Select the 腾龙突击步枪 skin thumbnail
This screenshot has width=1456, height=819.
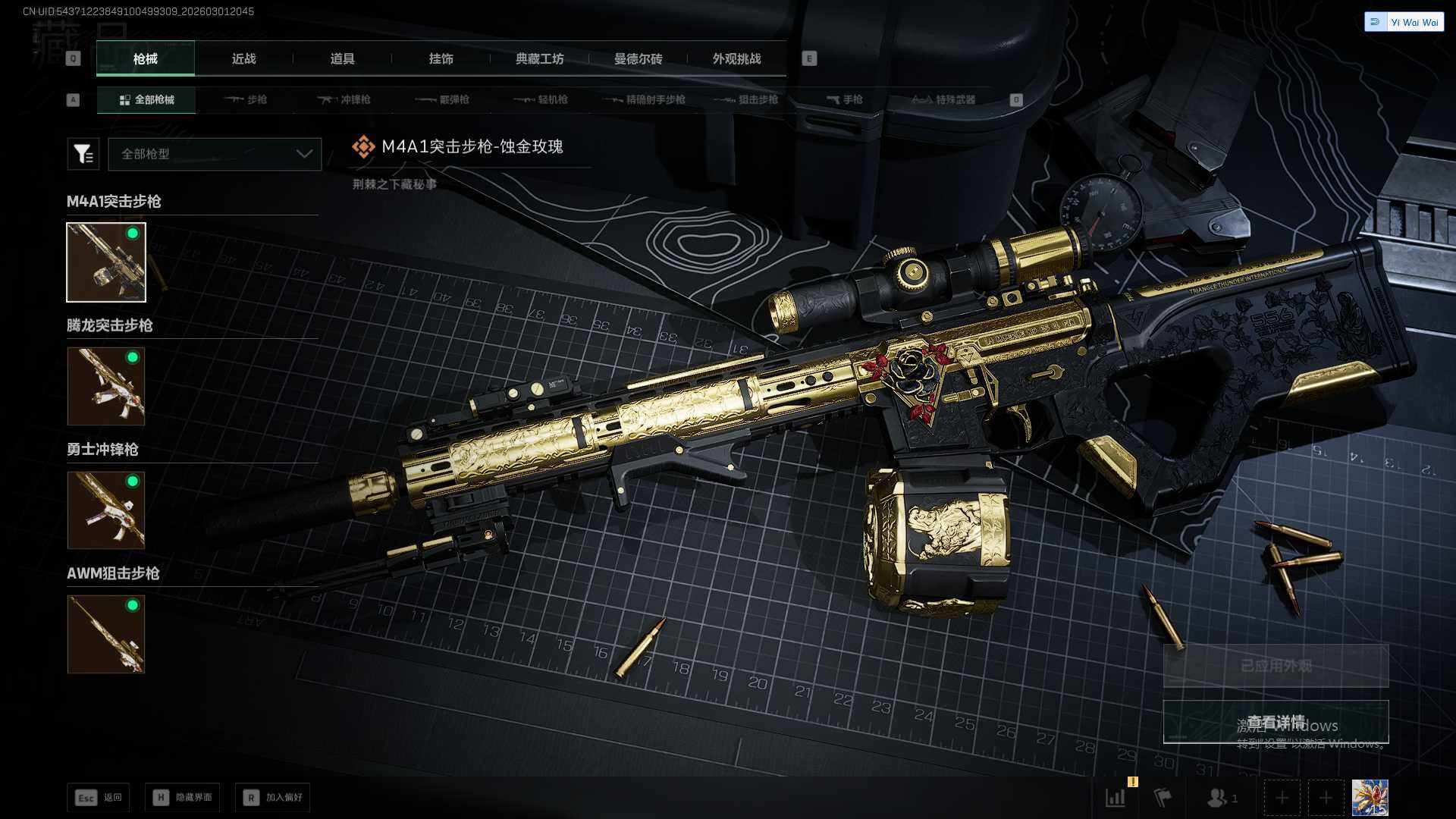pos(106,386)
